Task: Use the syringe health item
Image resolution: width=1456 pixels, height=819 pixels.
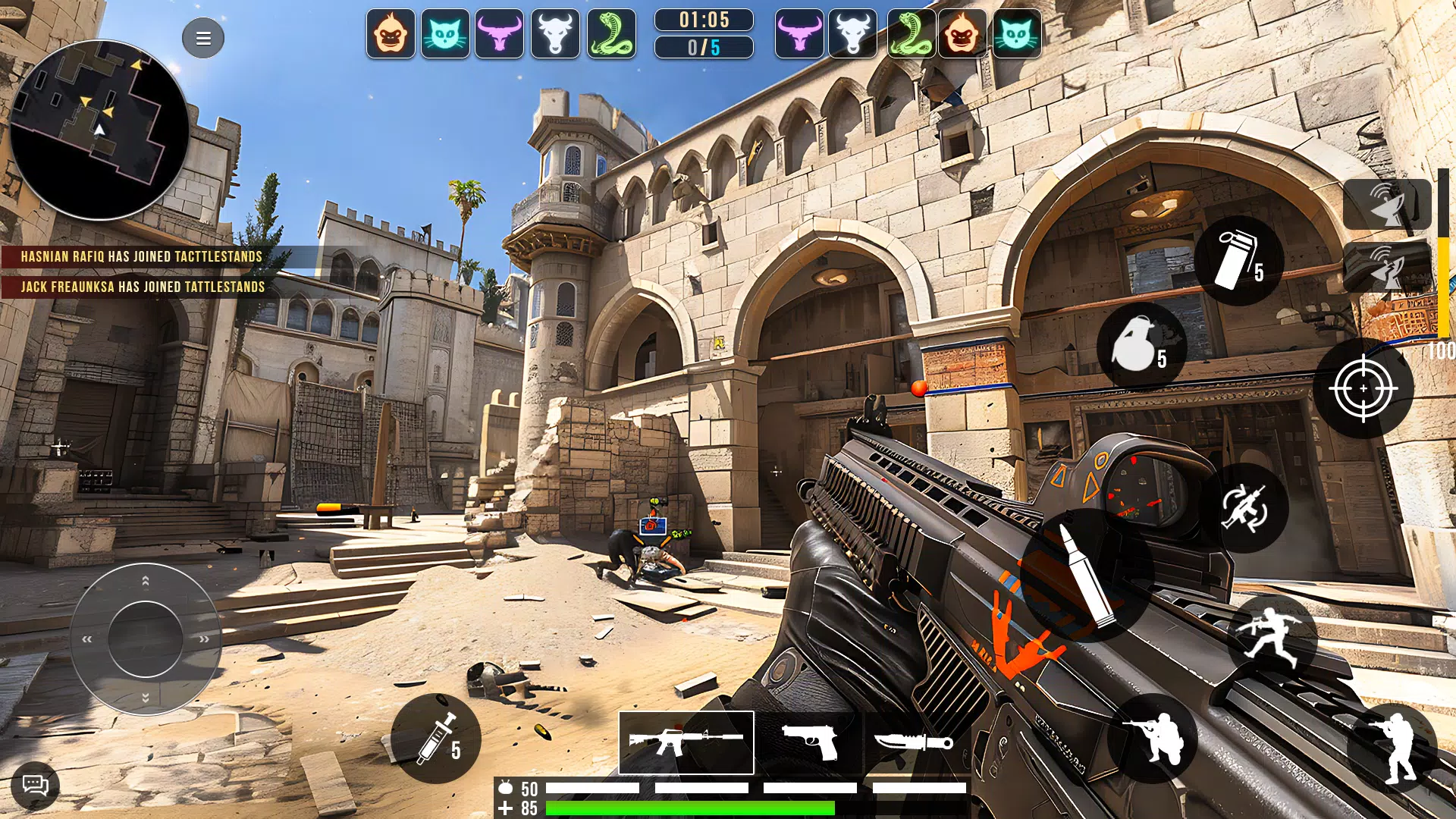Action: click(x=436, y=739)
